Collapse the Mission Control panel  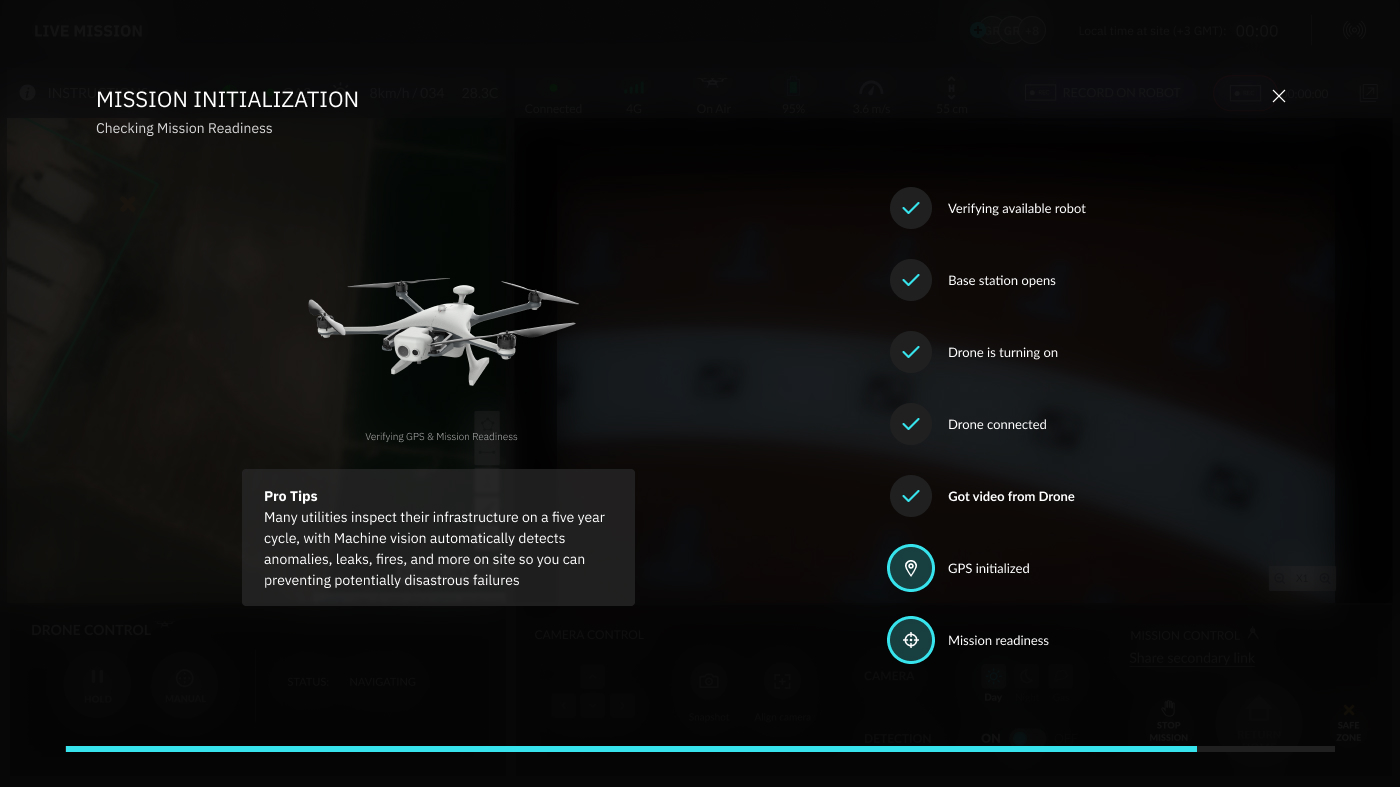[1253, 631]
